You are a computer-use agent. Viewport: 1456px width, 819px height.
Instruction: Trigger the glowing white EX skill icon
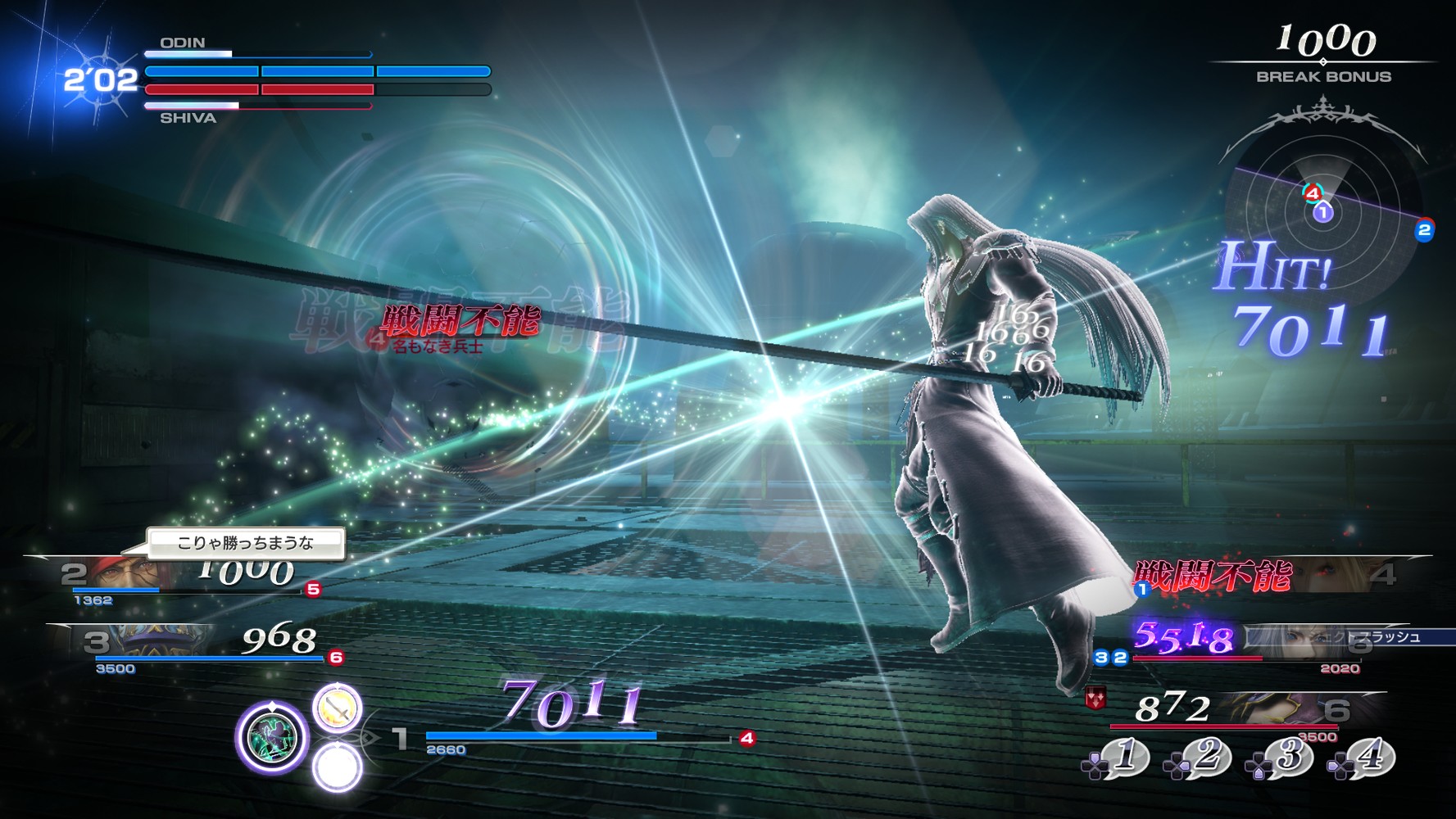point(337,768)
